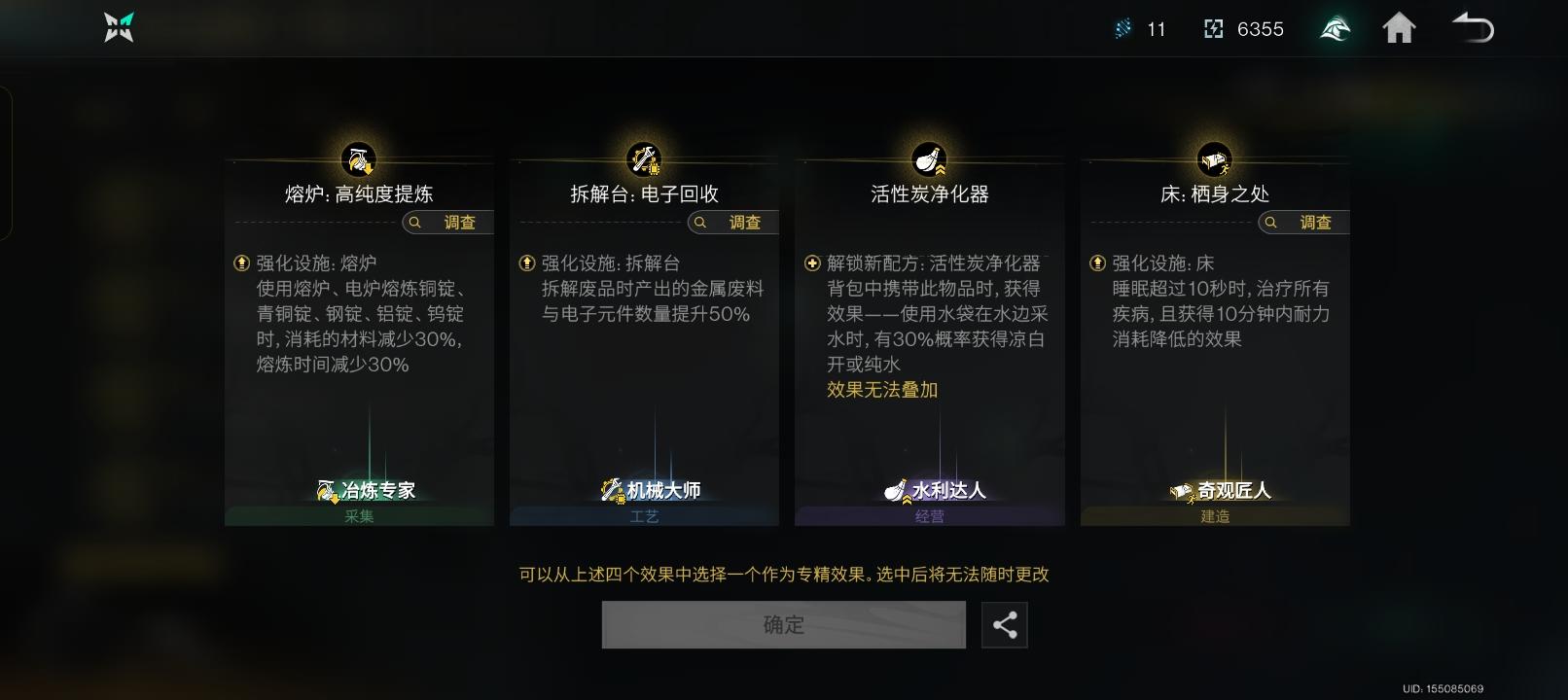Screen dimensions: 1568x700
Task: Click the blue currency icon showing 11
Action: 1123,28
